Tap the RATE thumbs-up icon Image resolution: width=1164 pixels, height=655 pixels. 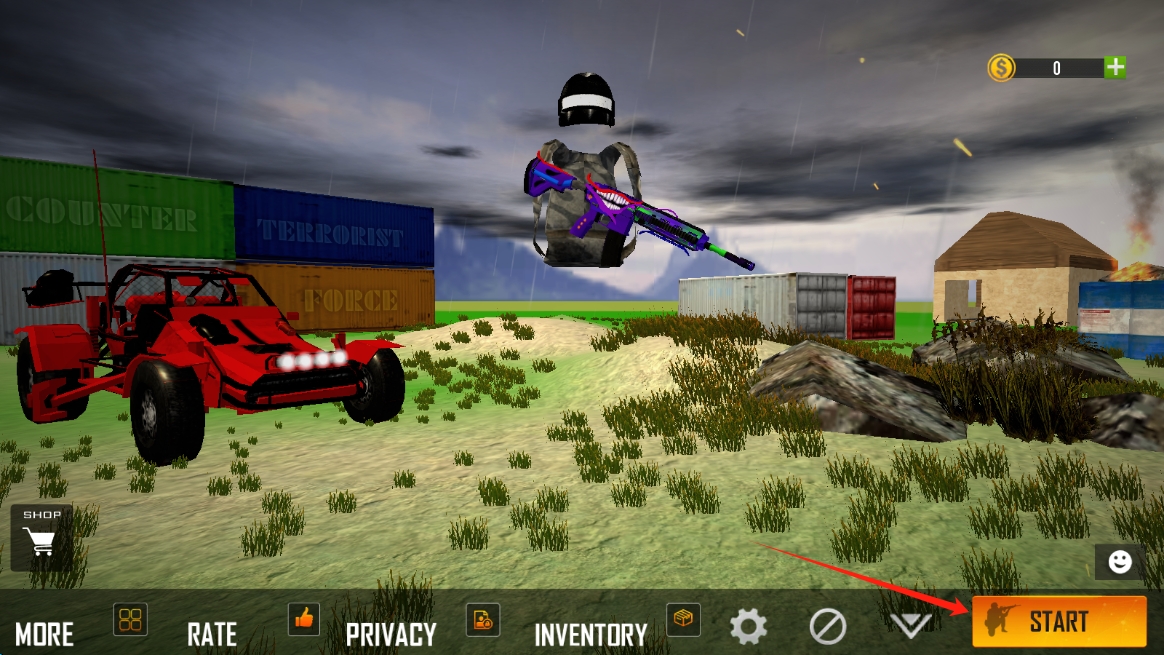[304, 620]
